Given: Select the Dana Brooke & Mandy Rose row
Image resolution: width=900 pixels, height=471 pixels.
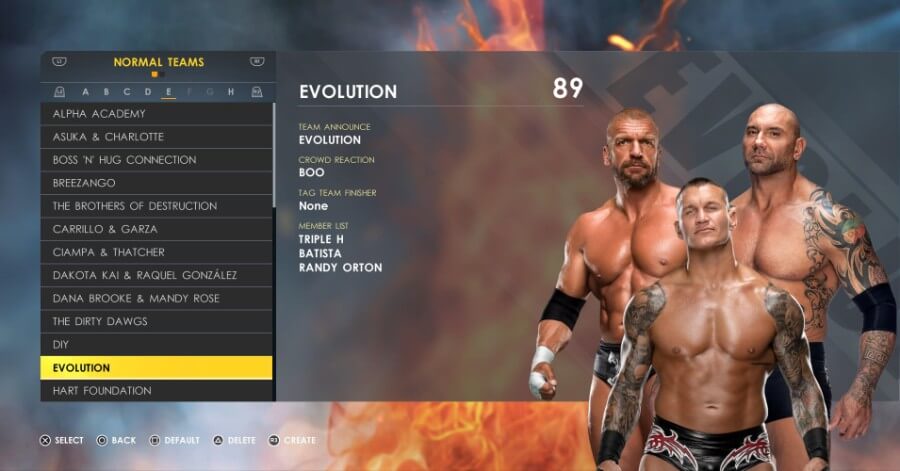Looking at the screenshot, I should pos(156,298).
